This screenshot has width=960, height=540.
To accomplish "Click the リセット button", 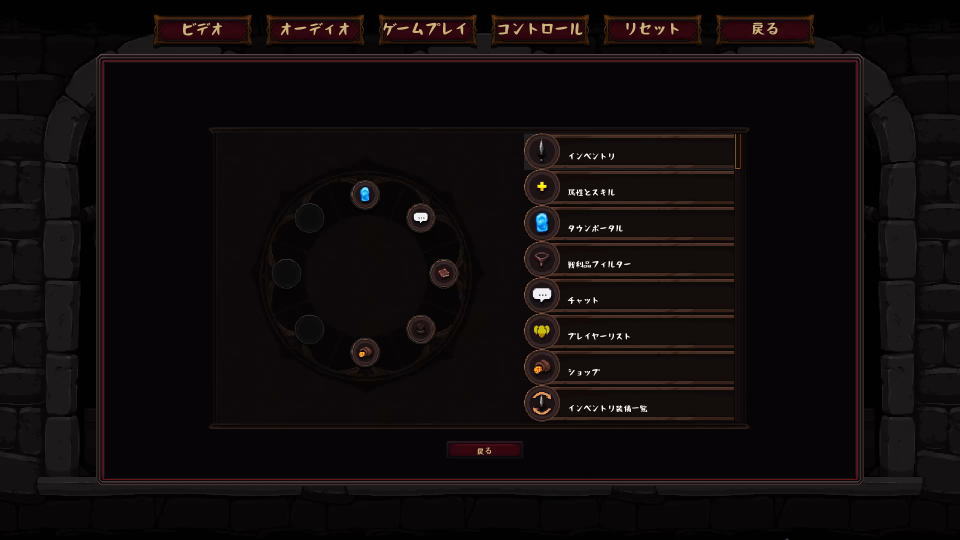I will tap(652, 30).
